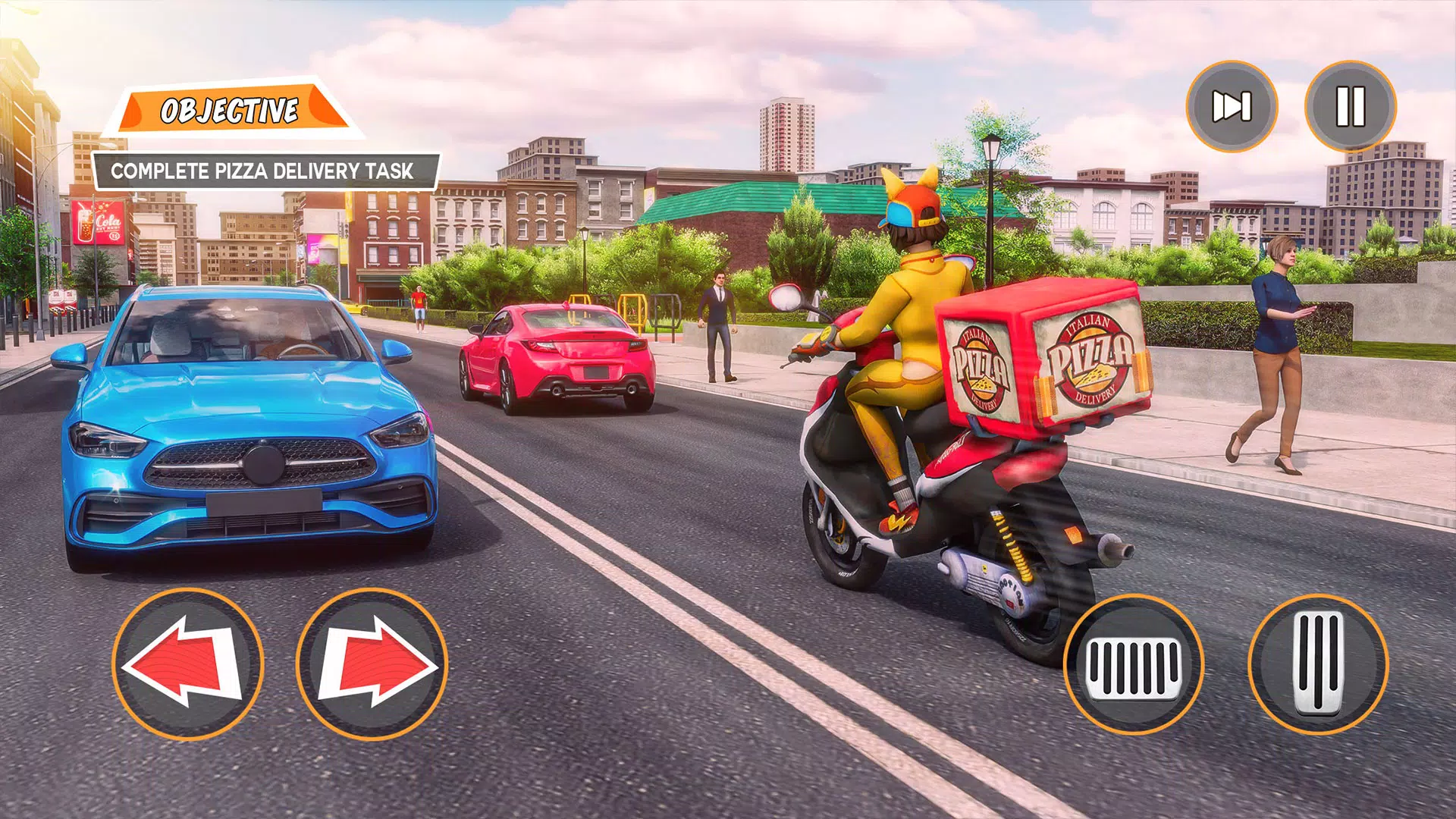This screenshot has width=1456, height=819.
Task: Steer right with the red arrow
Action: 372,664
